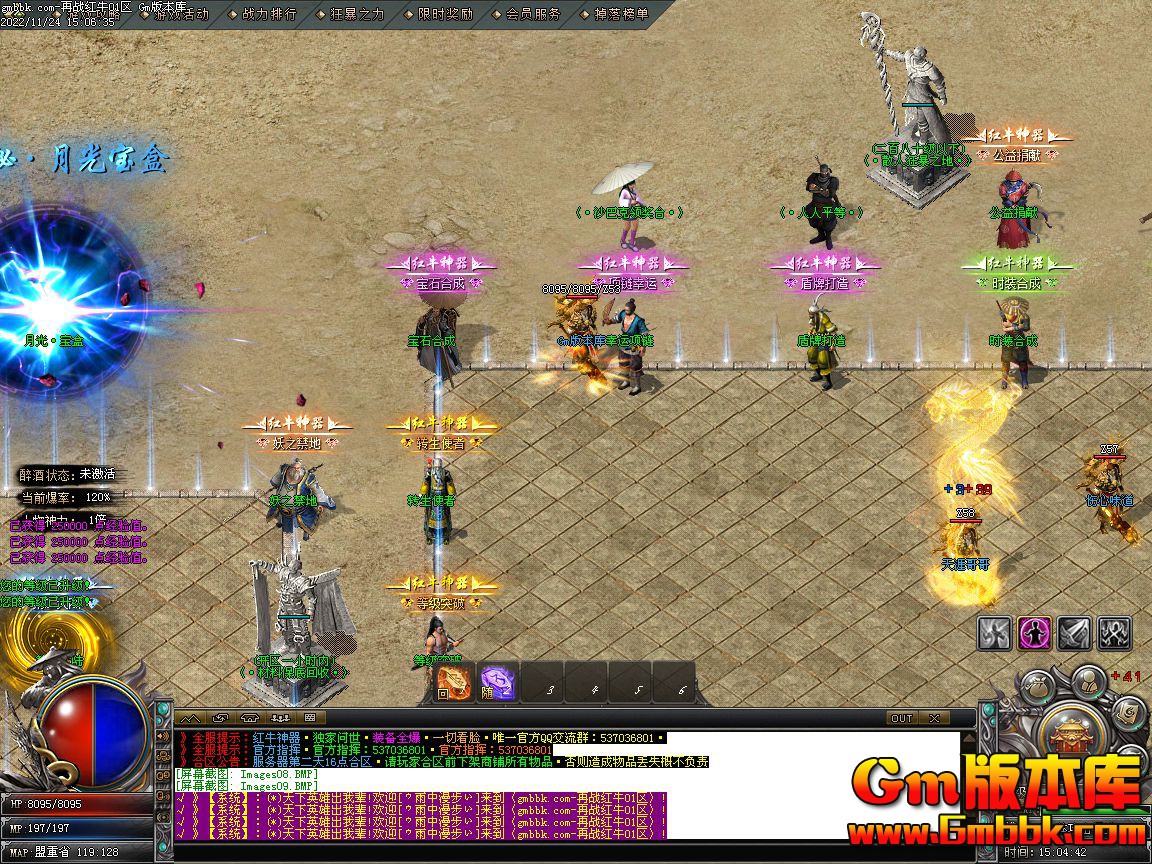This screenshot has height=864, width=1152.
Task: Open the 游戏活动 game events menu
Action: 181,14
